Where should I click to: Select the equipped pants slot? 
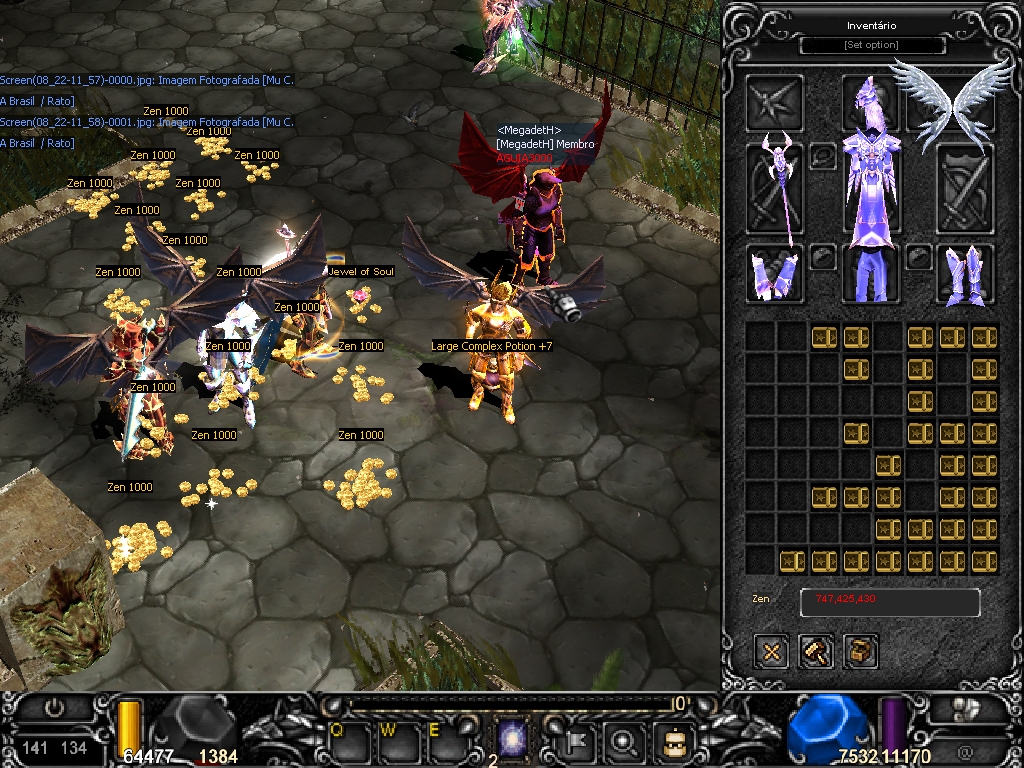pos(870,274)
